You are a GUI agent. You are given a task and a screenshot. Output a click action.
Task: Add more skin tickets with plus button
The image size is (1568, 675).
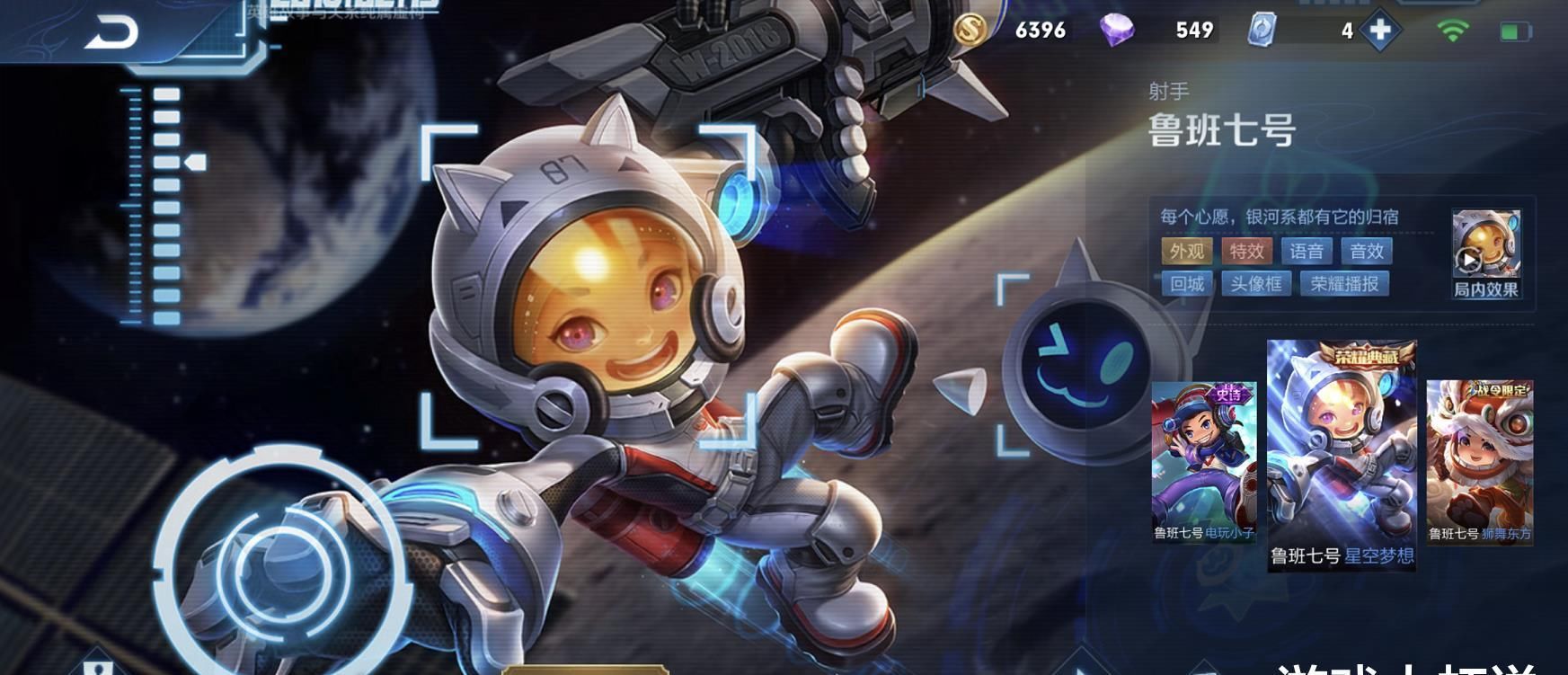click(x=1379, y=31)
